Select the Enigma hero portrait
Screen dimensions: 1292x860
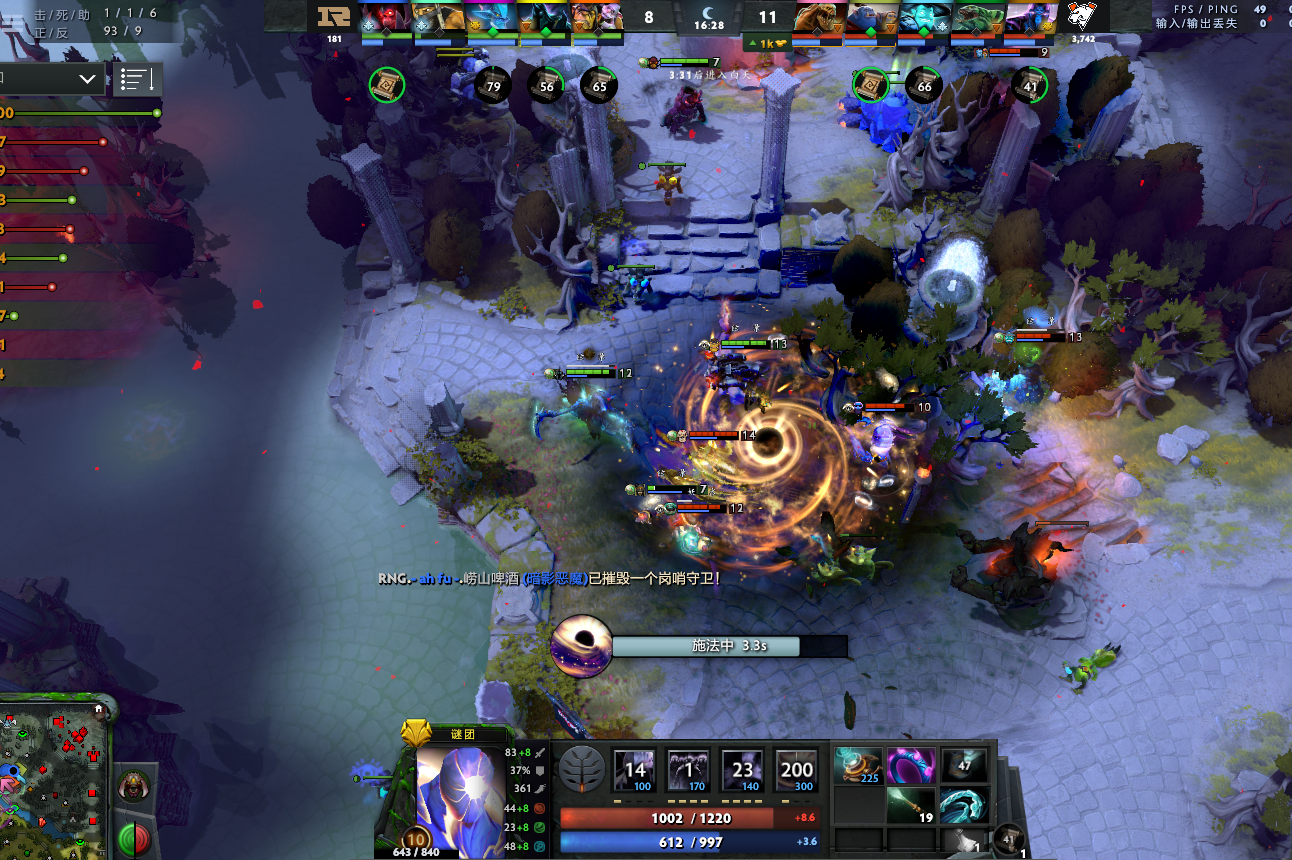[459, 790]
